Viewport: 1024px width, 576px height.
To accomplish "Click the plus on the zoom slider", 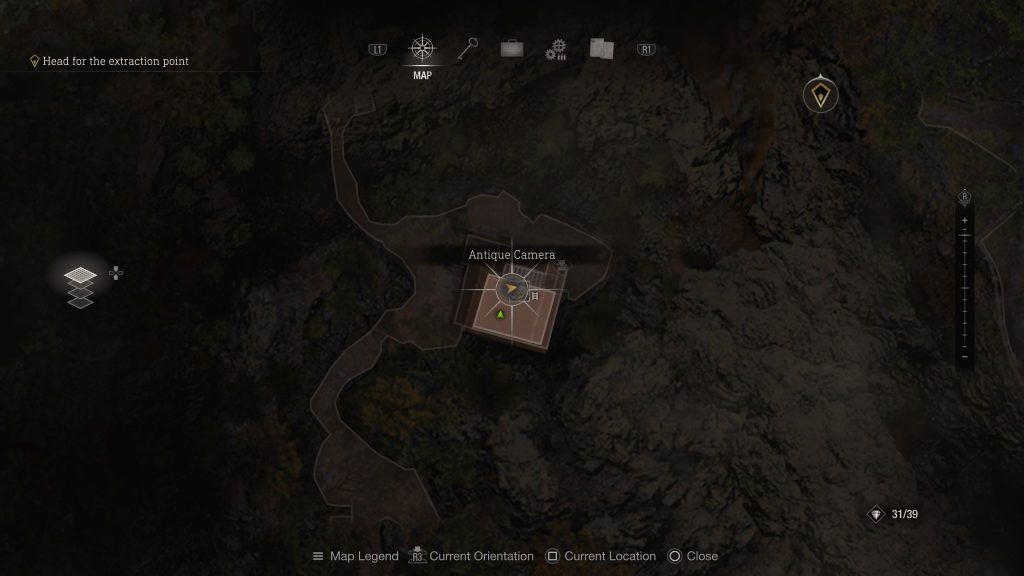I will [x=964, y=220].
